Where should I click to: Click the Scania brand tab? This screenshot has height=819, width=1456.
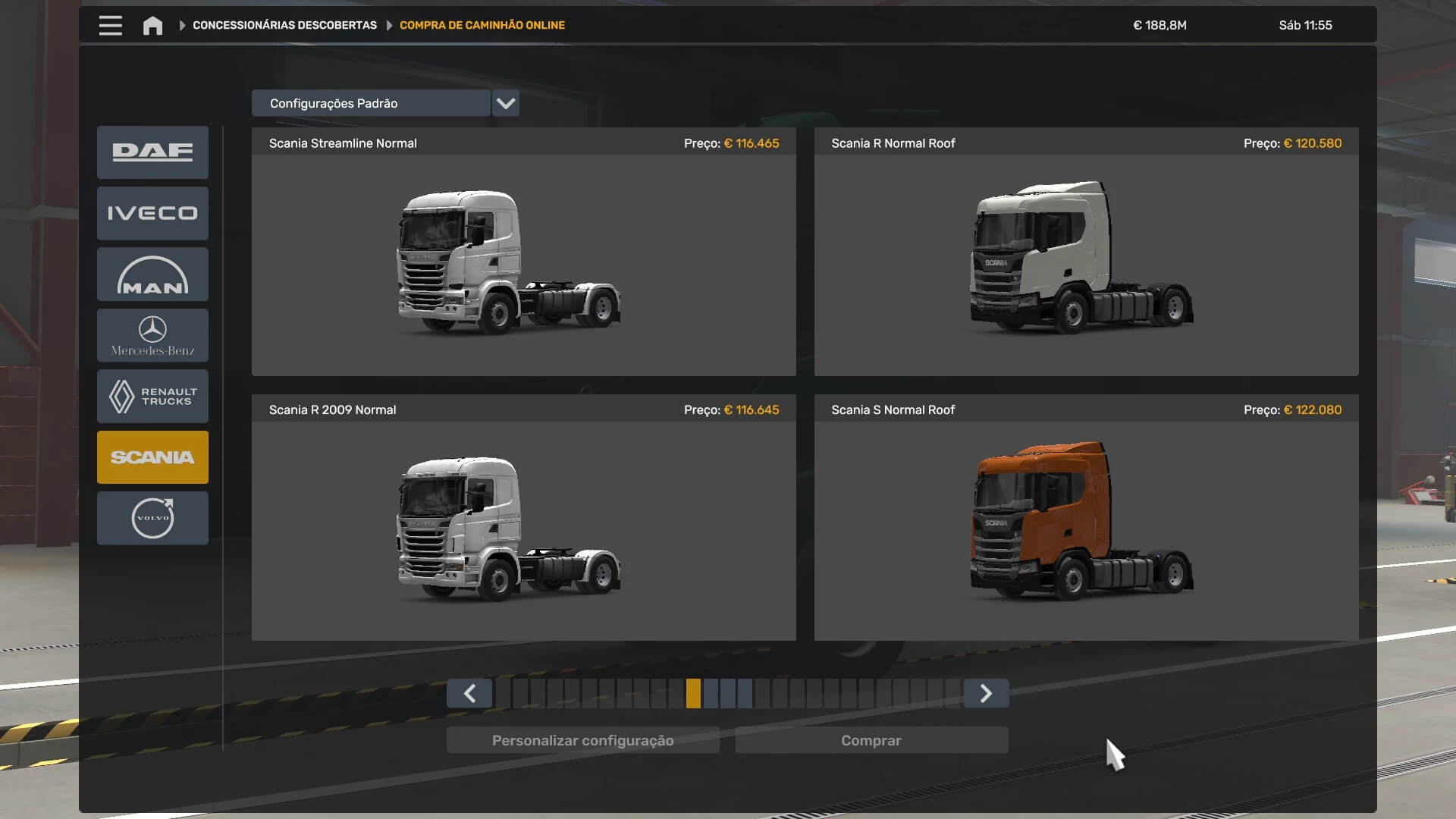(x=152, y=457)
